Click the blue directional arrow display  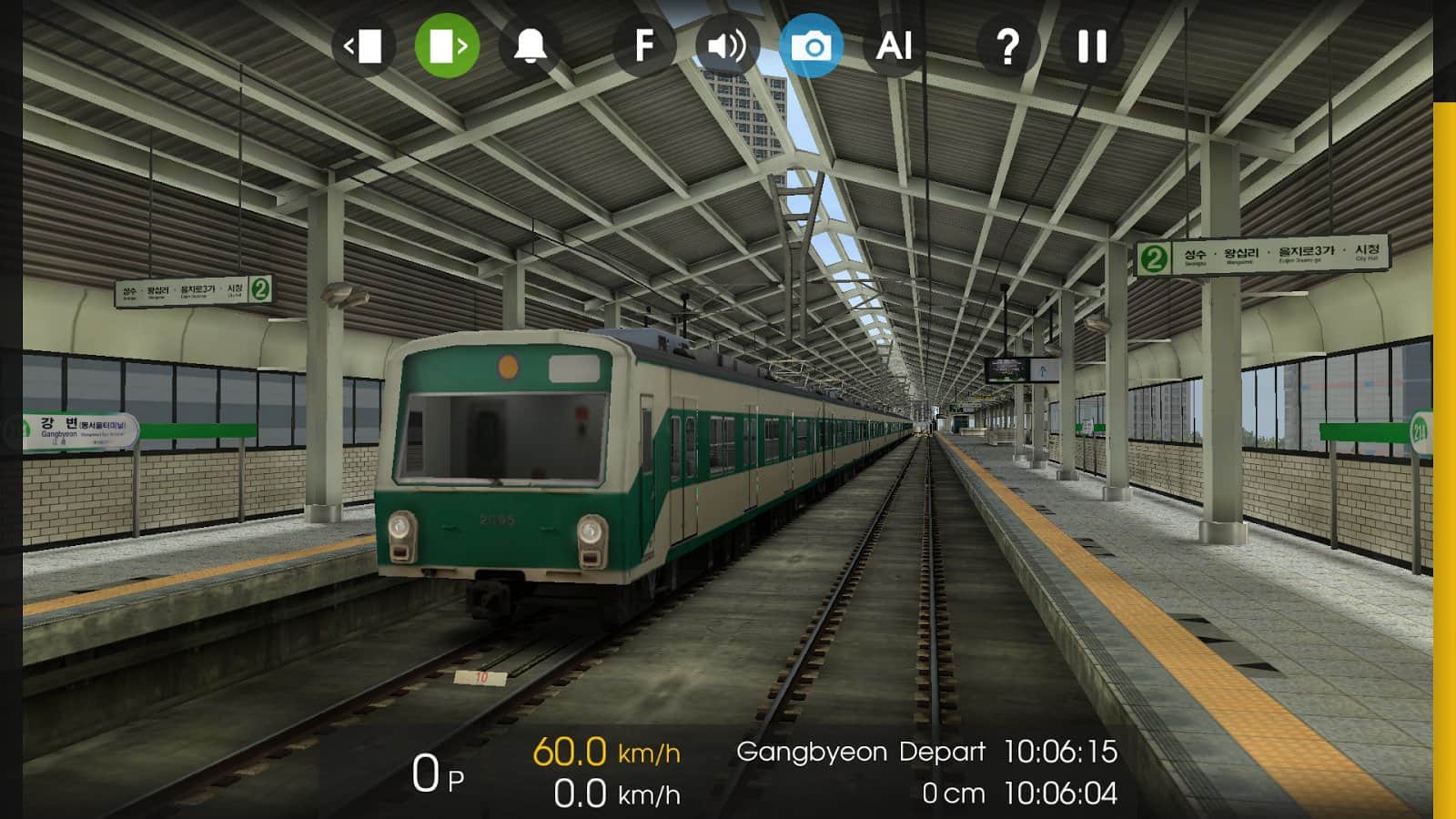coord(1045,370)
